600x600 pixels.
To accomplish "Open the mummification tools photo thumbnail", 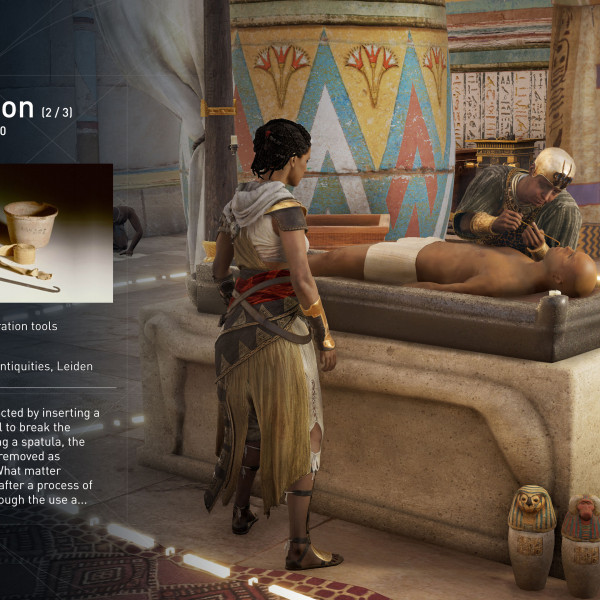I will [55, 233].
